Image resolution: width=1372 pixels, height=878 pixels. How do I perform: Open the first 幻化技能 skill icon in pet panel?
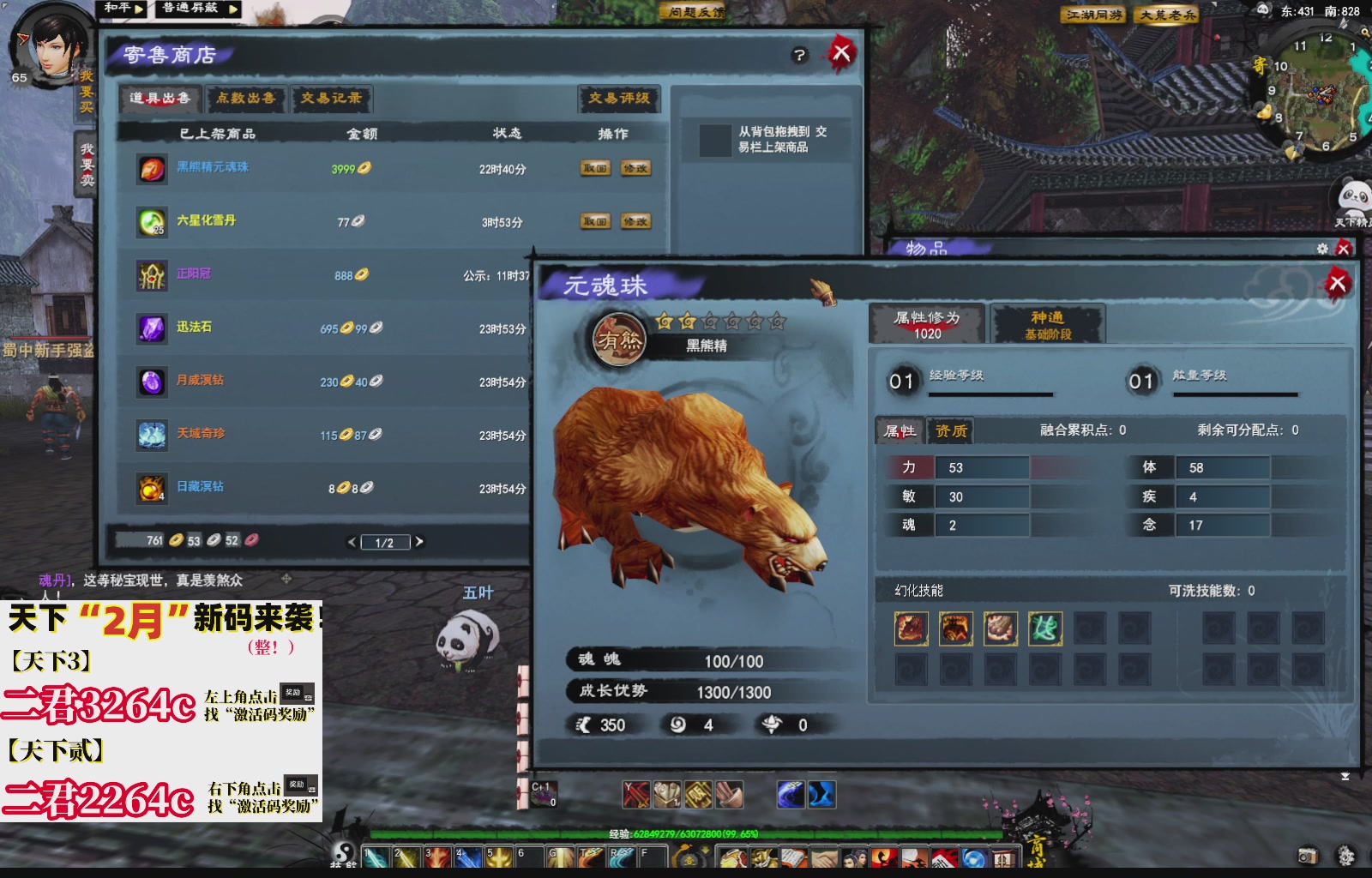(x=910, y=628)
